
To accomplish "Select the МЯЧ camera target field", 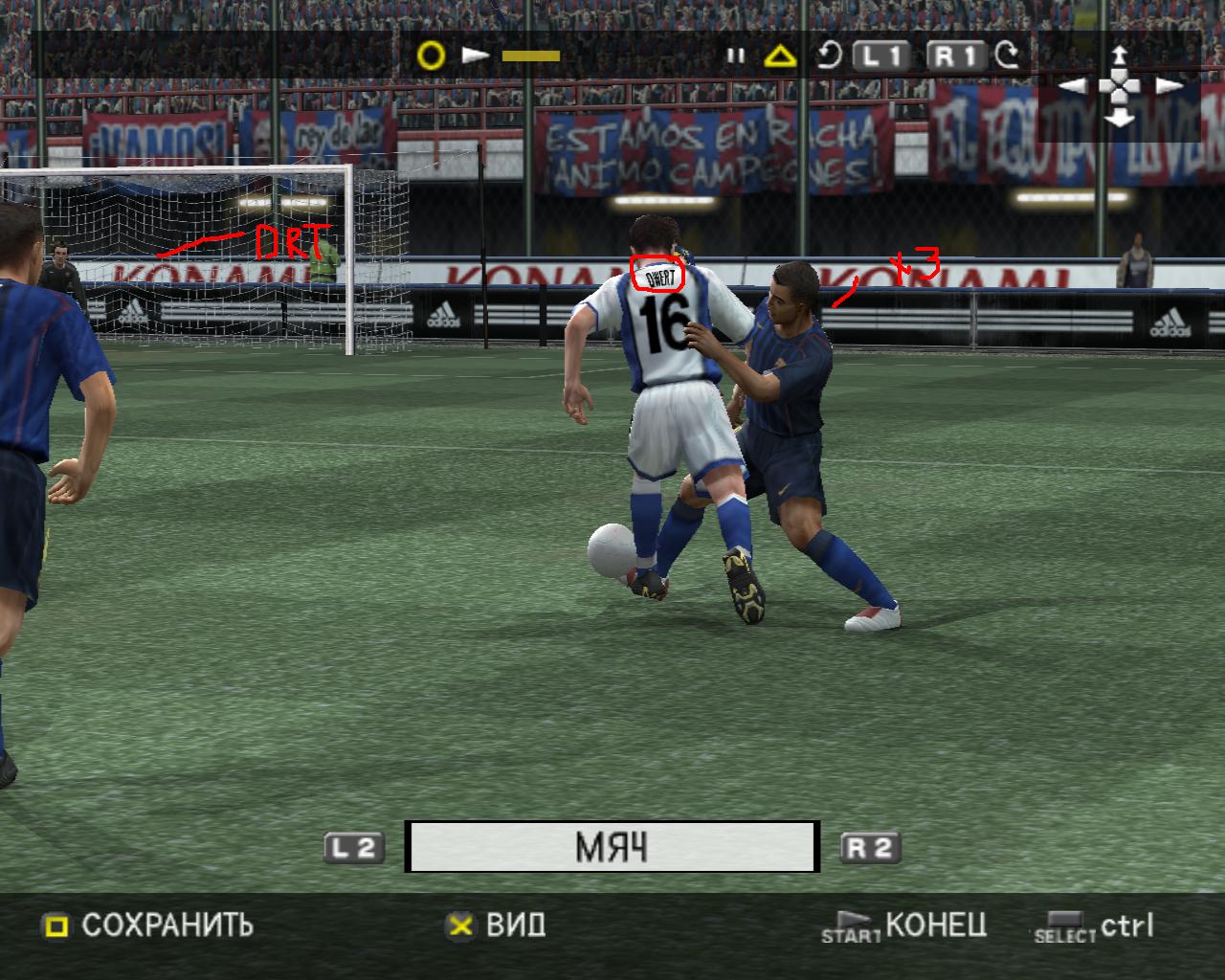I will coord(612,847).
